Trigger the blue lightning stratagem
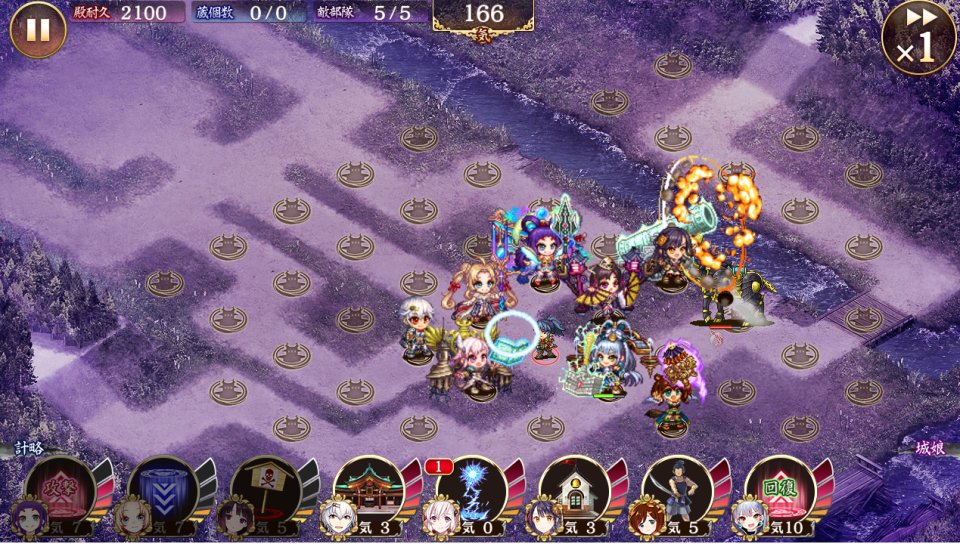 pyautogui.click(x=472, y=489)
